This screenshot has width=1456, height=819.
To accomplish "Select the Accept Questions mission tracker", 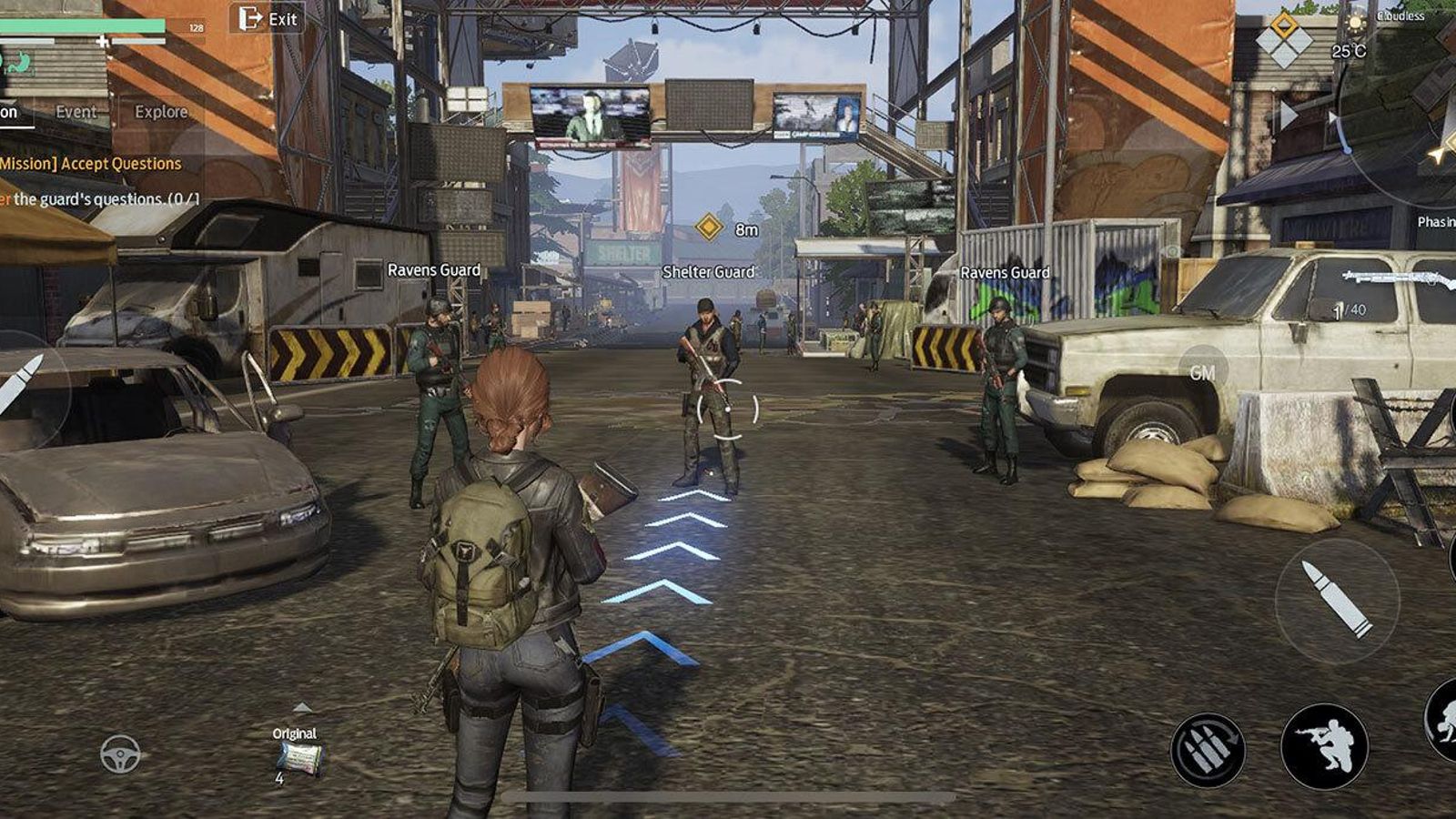I will pyautogui.click(x=91, y=164).
